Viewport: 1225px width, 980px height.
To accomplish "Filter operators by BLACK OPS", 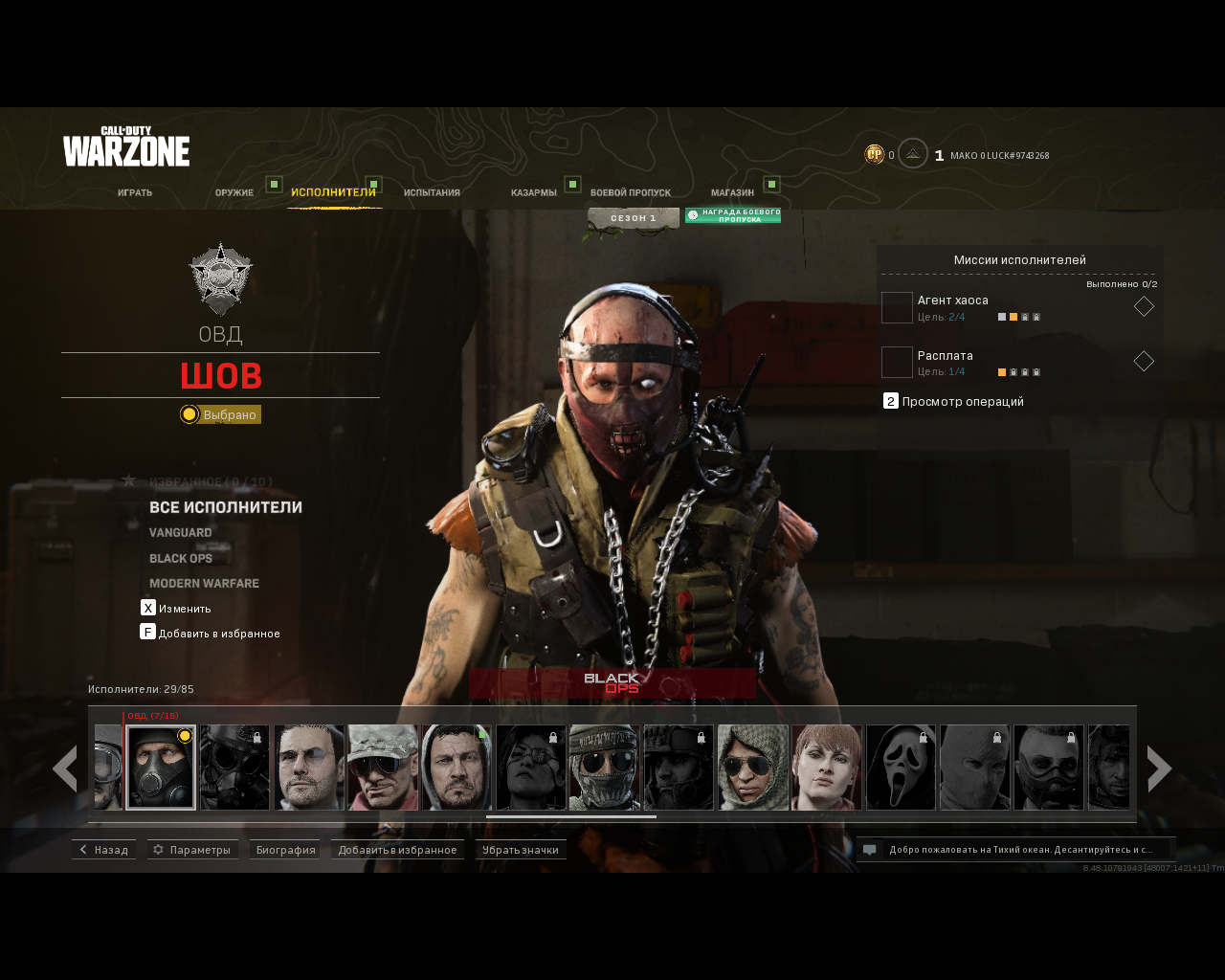I will click(181, 558).
